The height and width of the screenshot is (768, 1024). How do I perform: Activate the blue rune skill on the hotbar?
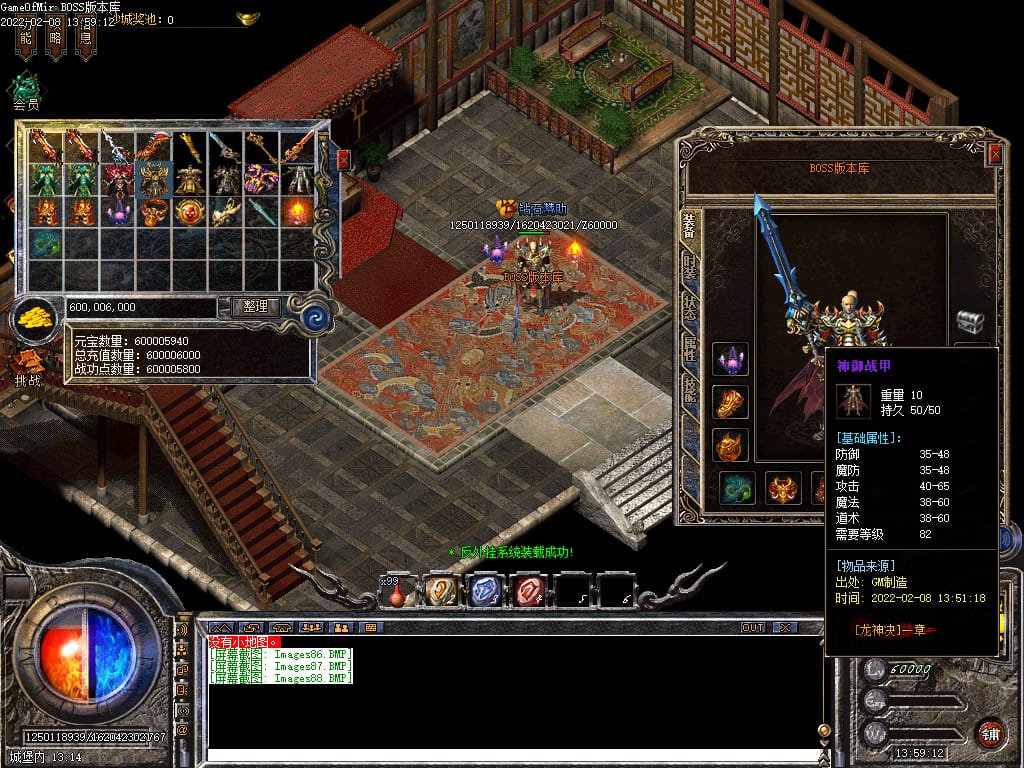pos(485,591)
